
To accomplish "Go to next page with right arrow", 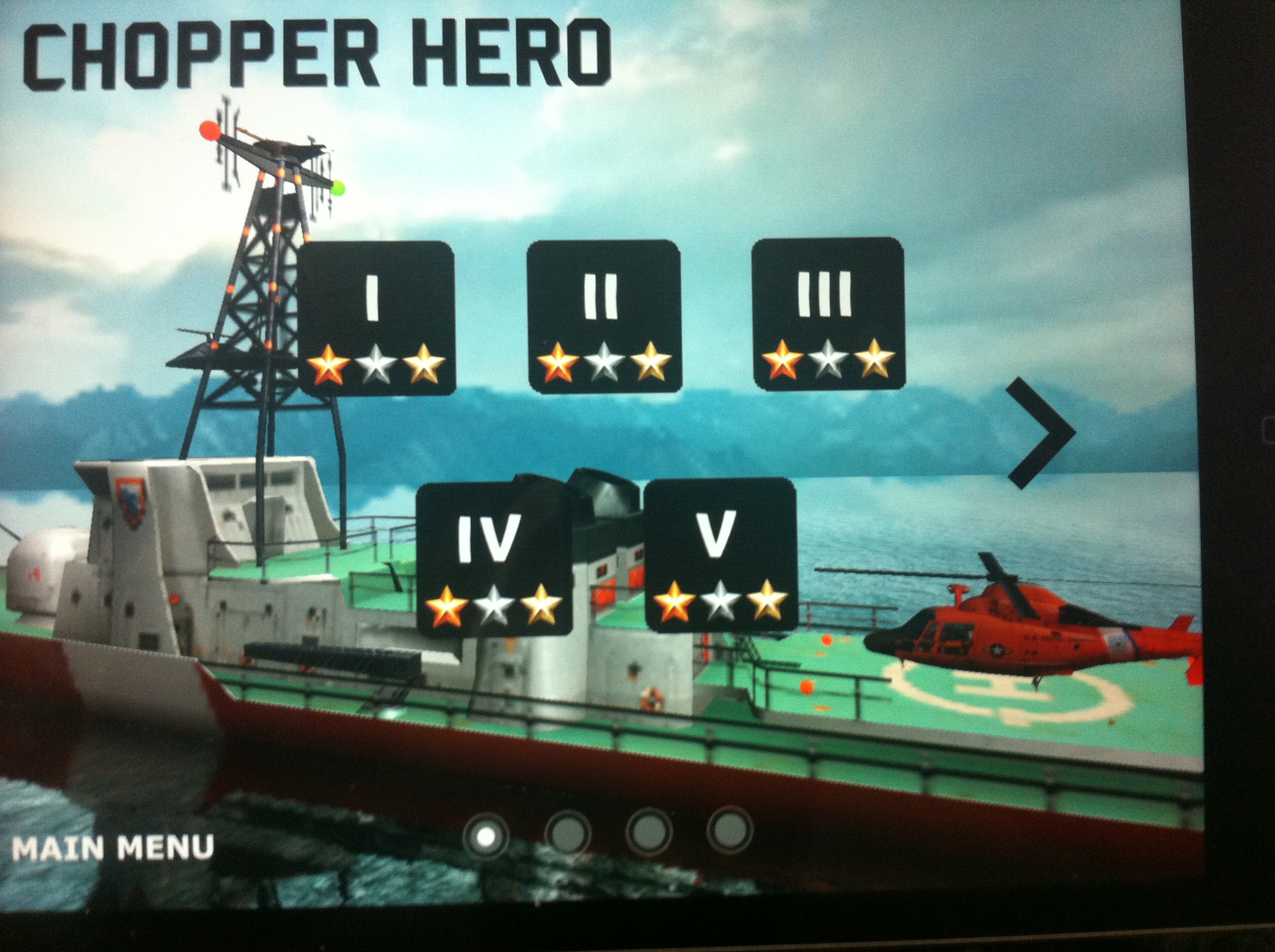I will tap(1039, 433).
